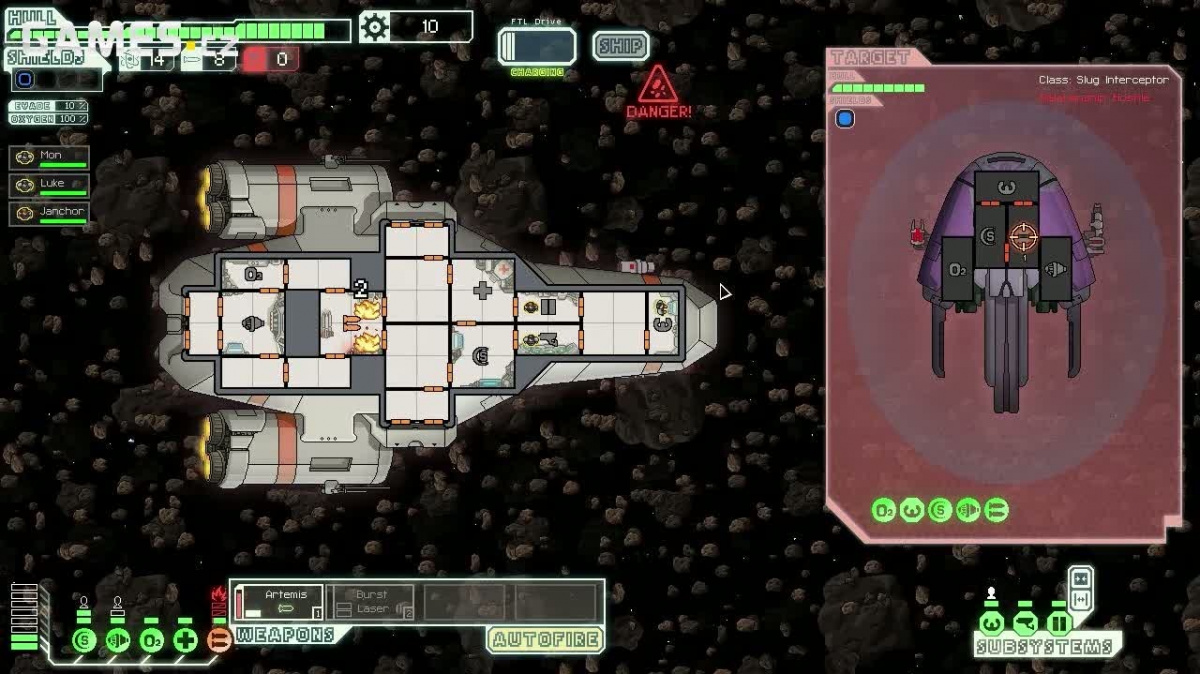Select crew member Luke

tap(49, 185)
